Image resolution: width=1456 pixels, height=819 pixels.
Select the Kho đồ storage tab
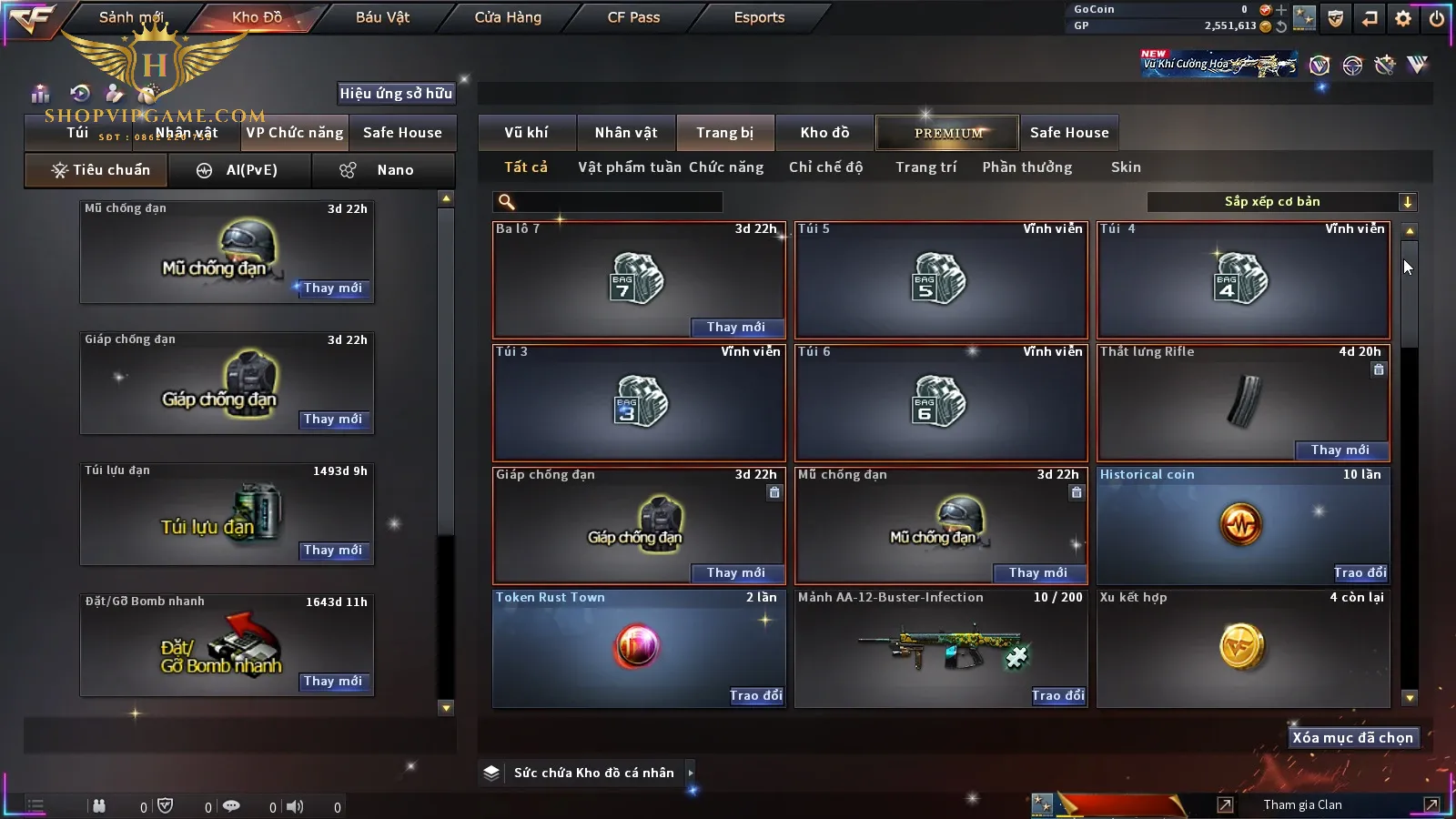coord(824,133)
